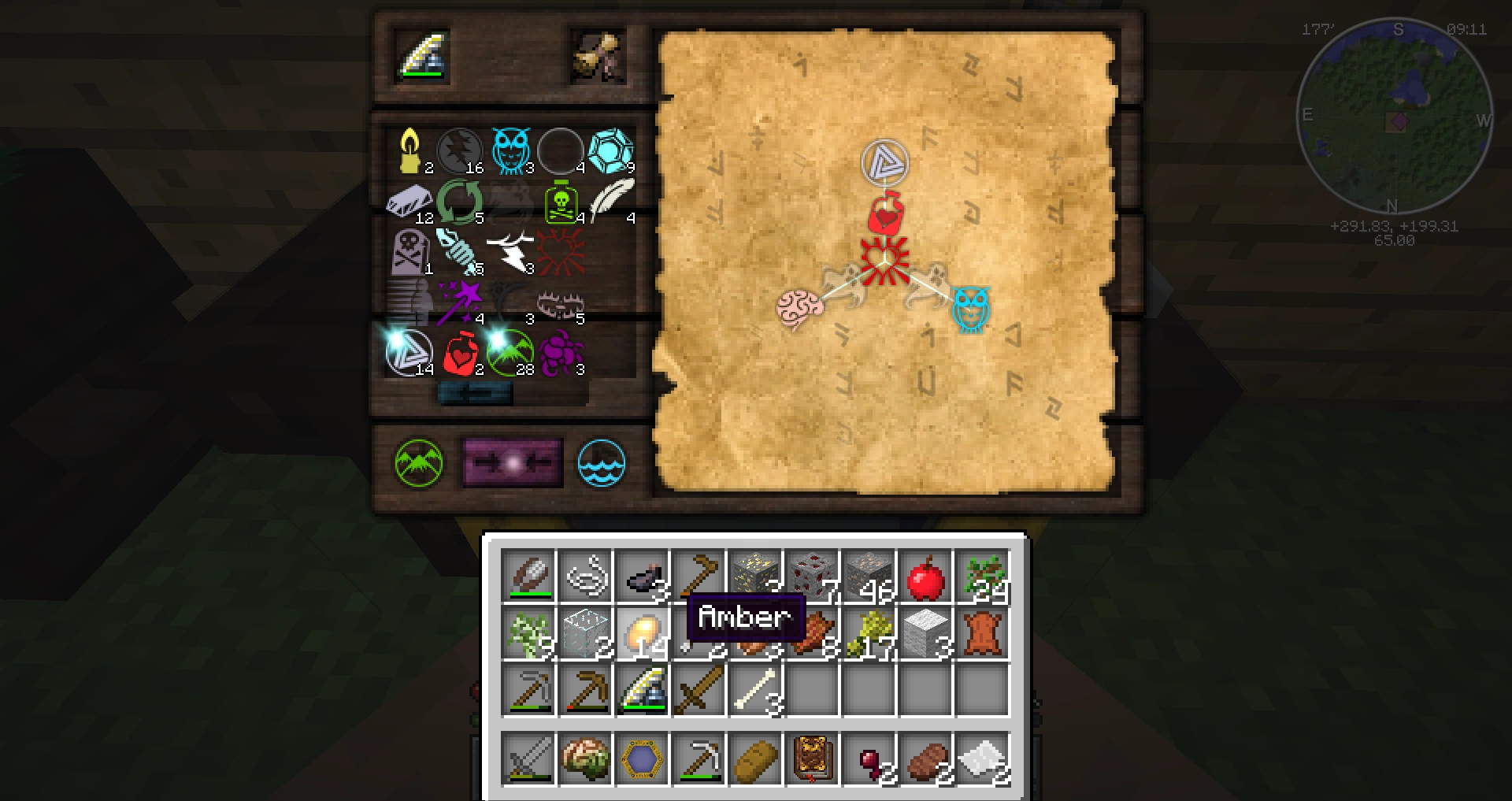Image resolution: width=1512 pixels, height=801 pixels.
Task: Click the cyan owl node on parchment
Action: (x=971, y=308)
